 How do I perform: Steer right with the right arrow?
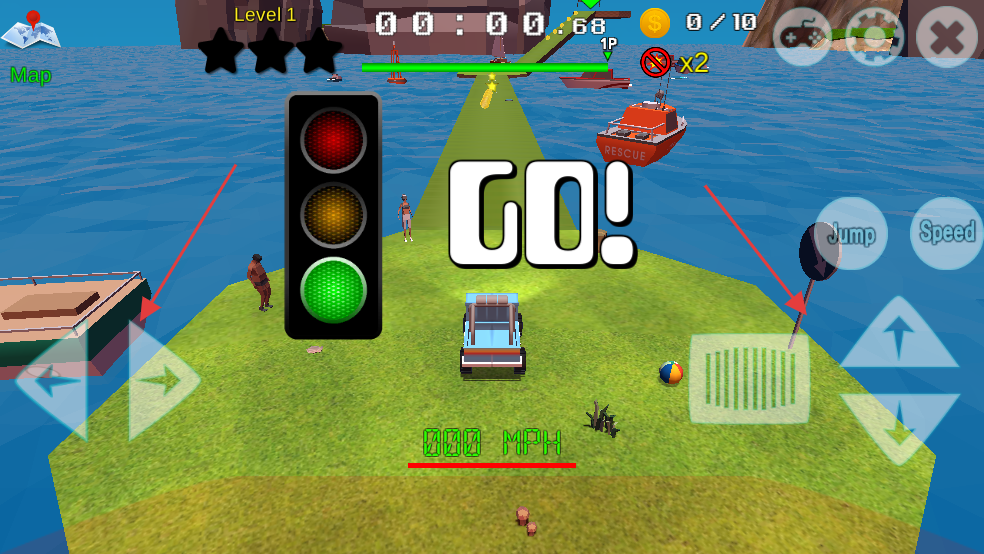point(161,380)
